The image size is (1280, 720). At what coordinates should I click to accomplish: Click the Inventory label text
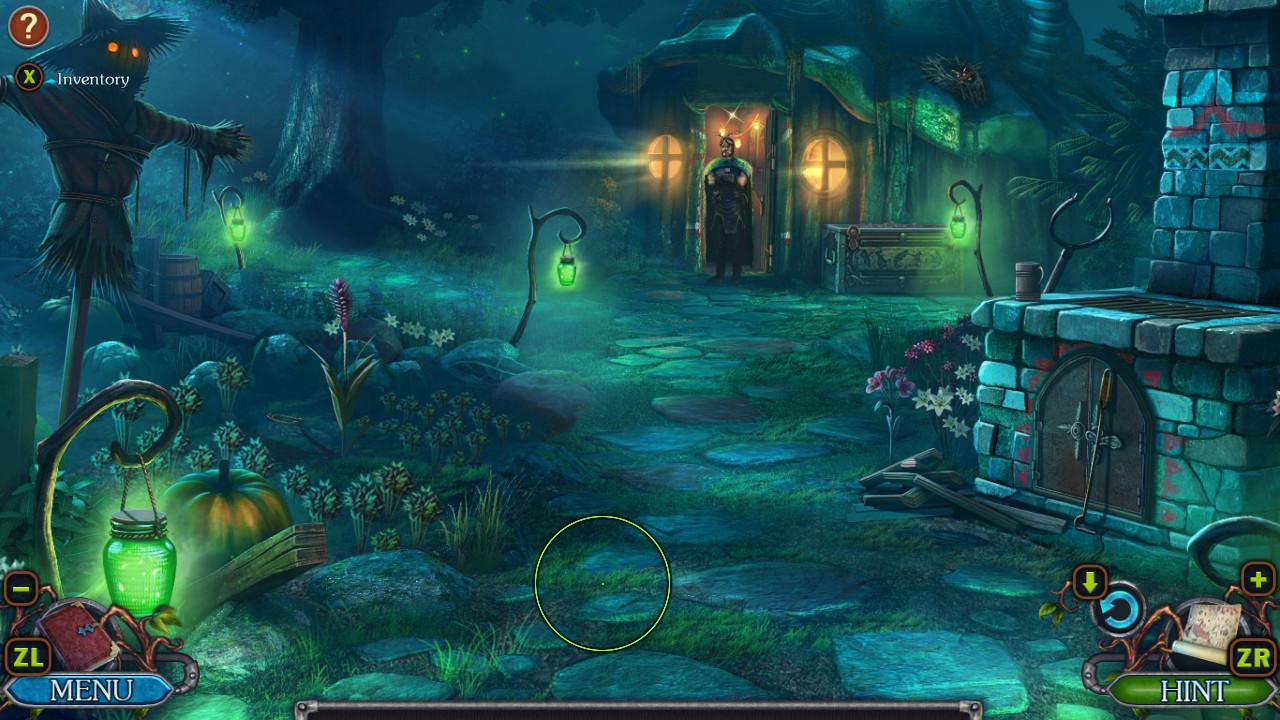point(93,79)
